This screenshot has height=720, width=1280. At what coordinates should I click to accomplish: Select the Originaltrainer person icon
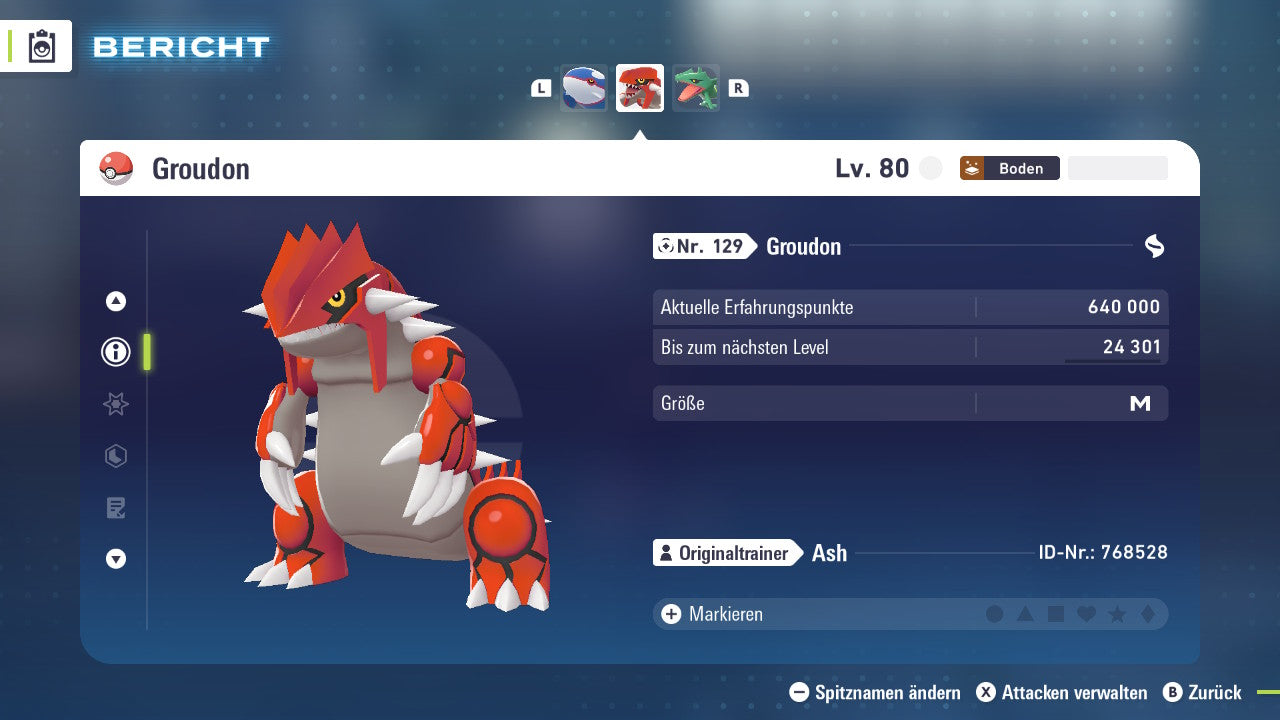[666, 552]
